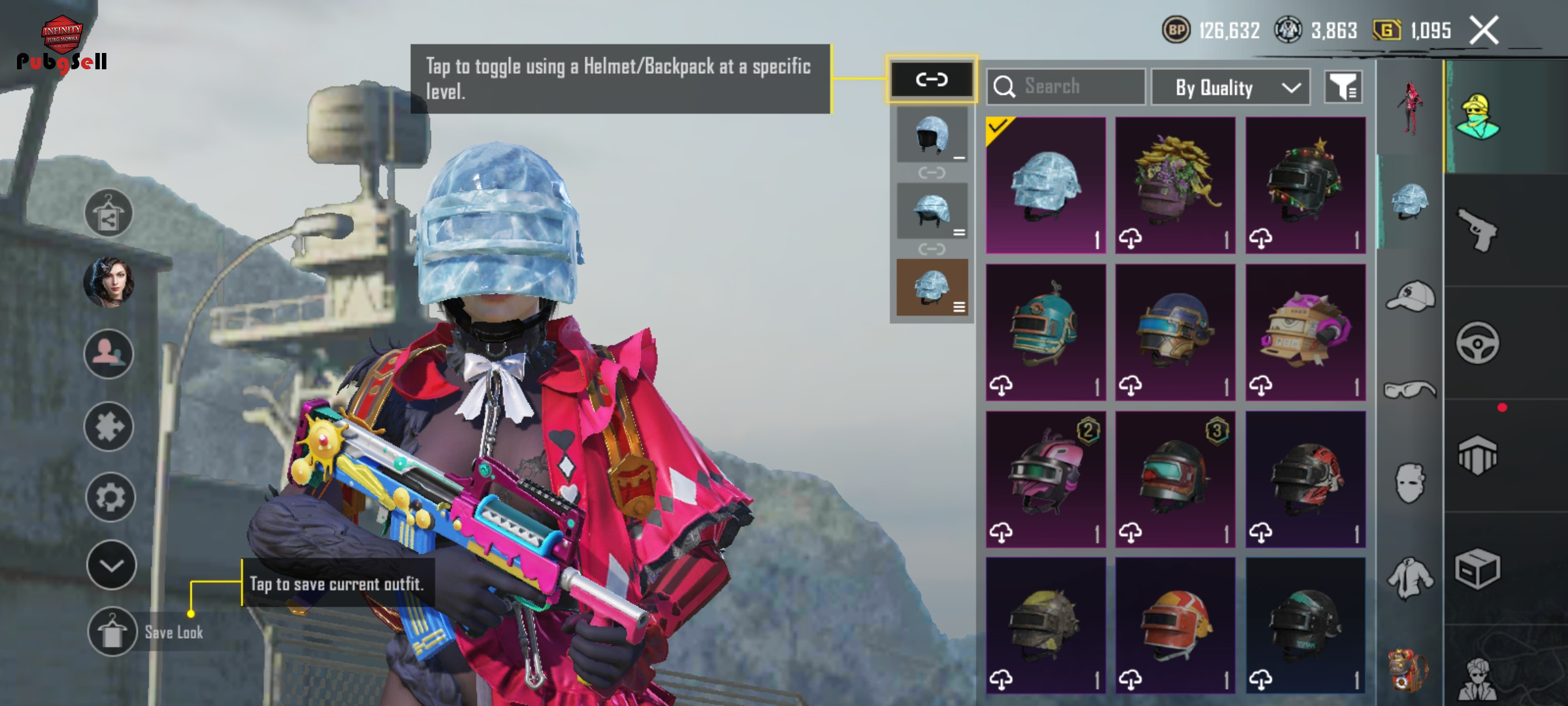Open the weapon skins pistol tab

[1478, 229]
